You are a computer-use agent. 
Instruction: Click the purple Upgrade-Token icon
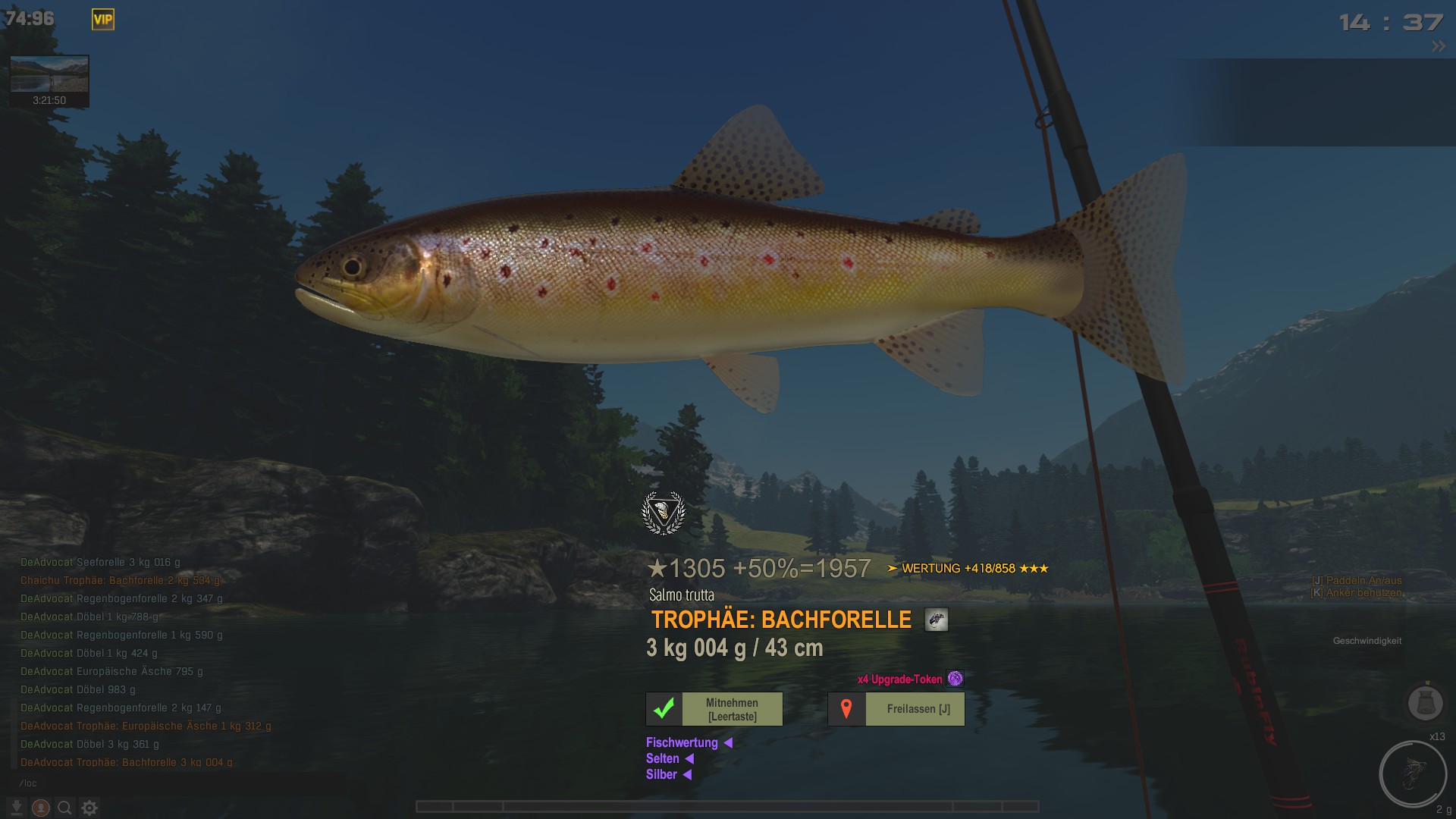[955, 679]
